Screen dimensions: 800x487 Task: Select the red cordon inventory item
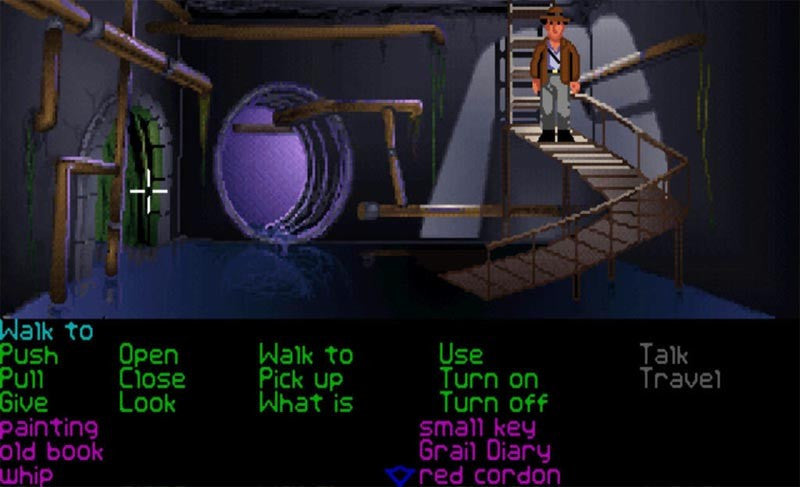coord(489,475)
